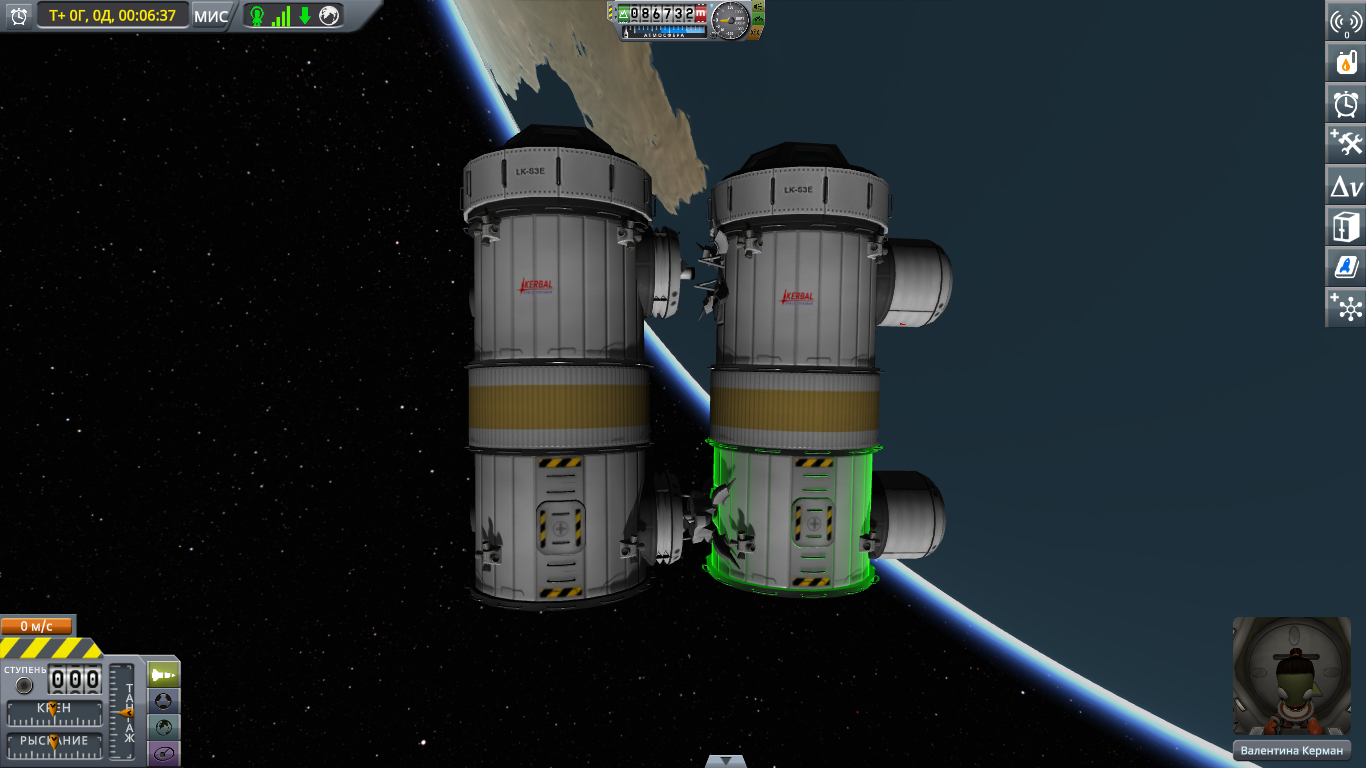Switch to docking mode button
This screenshot has height=768, width=1366.
[x=164, y=700]
